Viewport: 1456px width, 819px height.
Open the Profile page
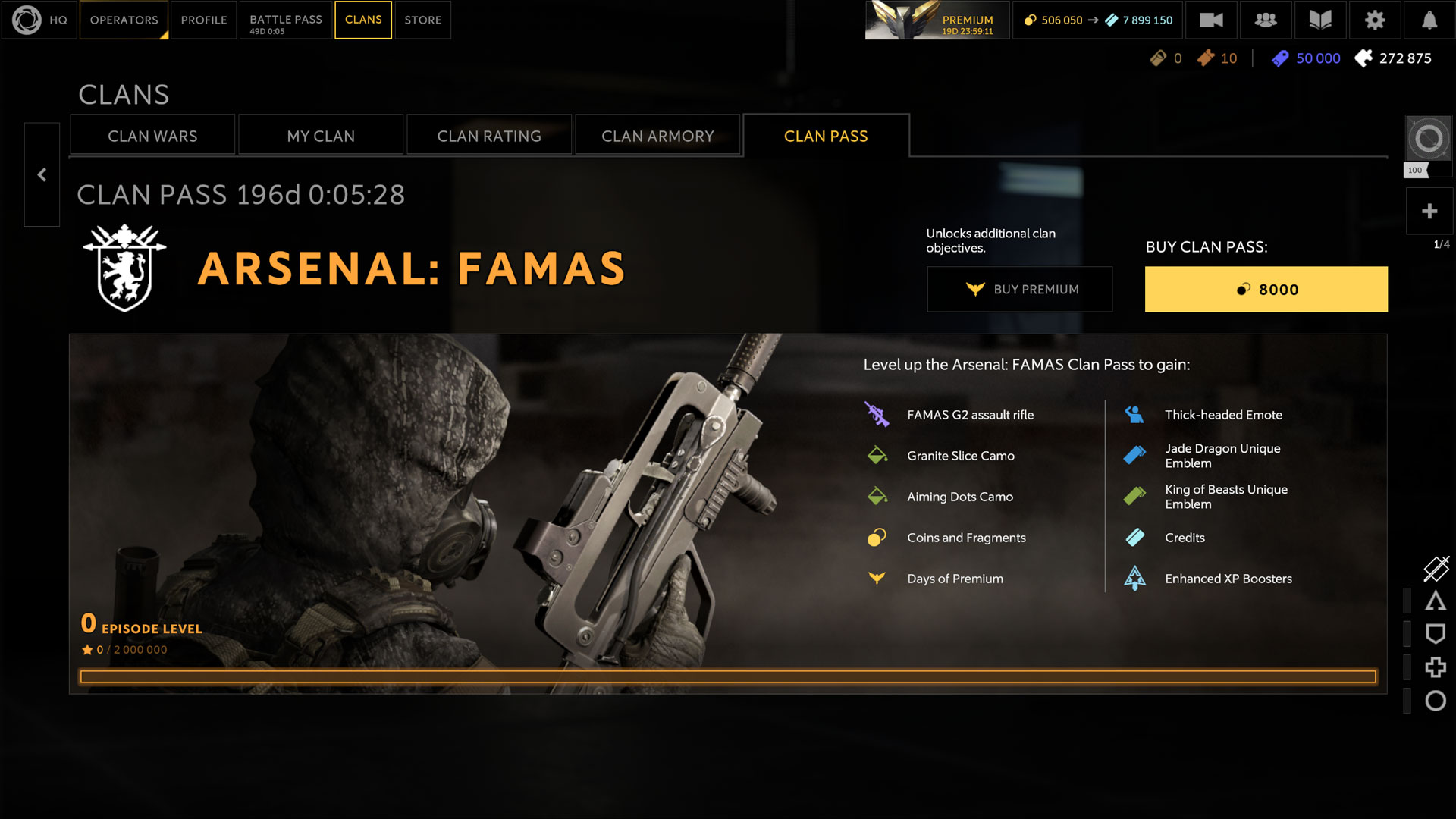coord(204,20)
